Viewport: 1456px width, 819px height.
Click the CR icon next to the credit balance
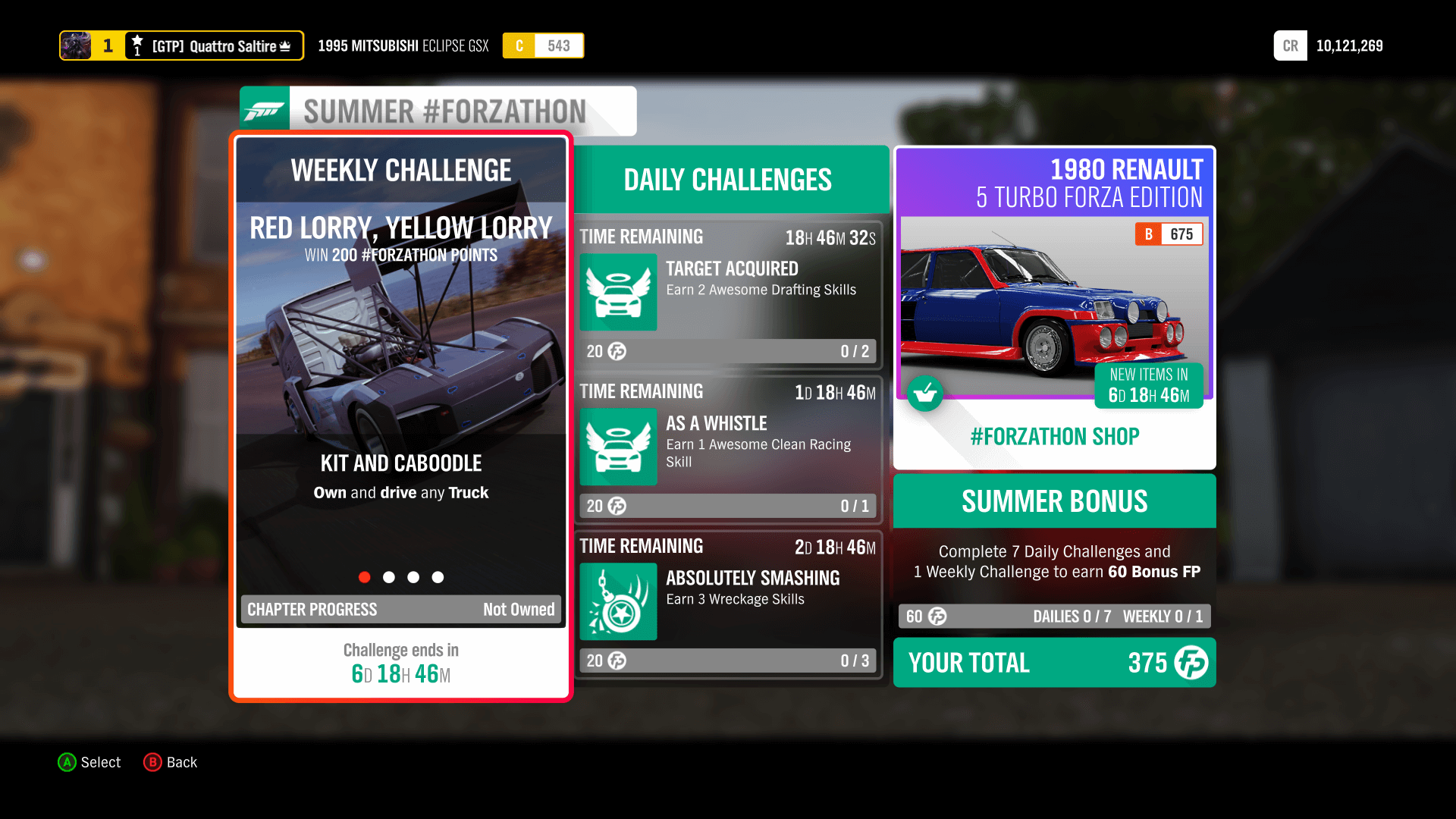(x=1290, y=45)
